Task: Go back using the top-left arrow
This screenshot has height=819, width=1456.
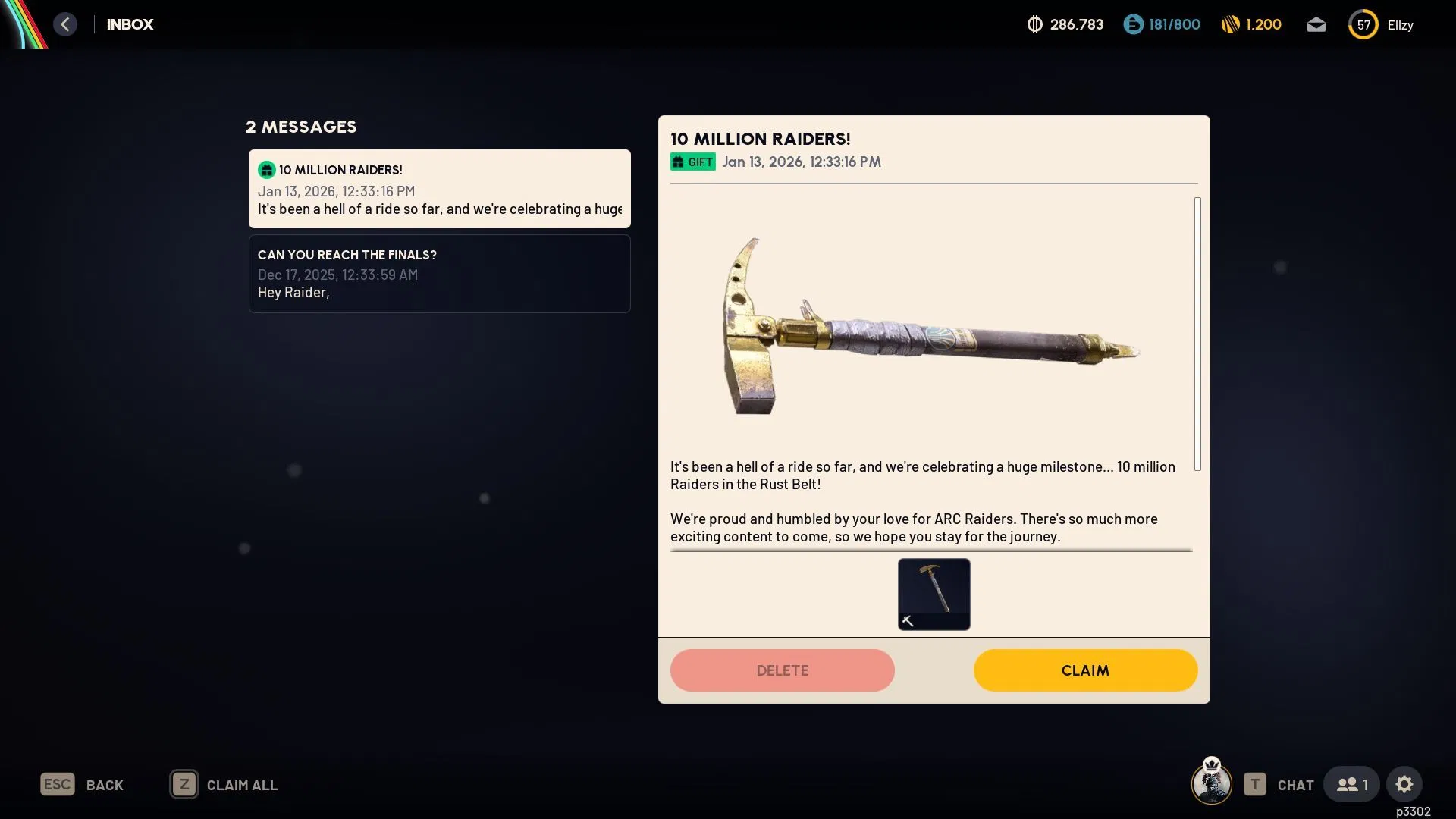Action: tap(65, 24)
